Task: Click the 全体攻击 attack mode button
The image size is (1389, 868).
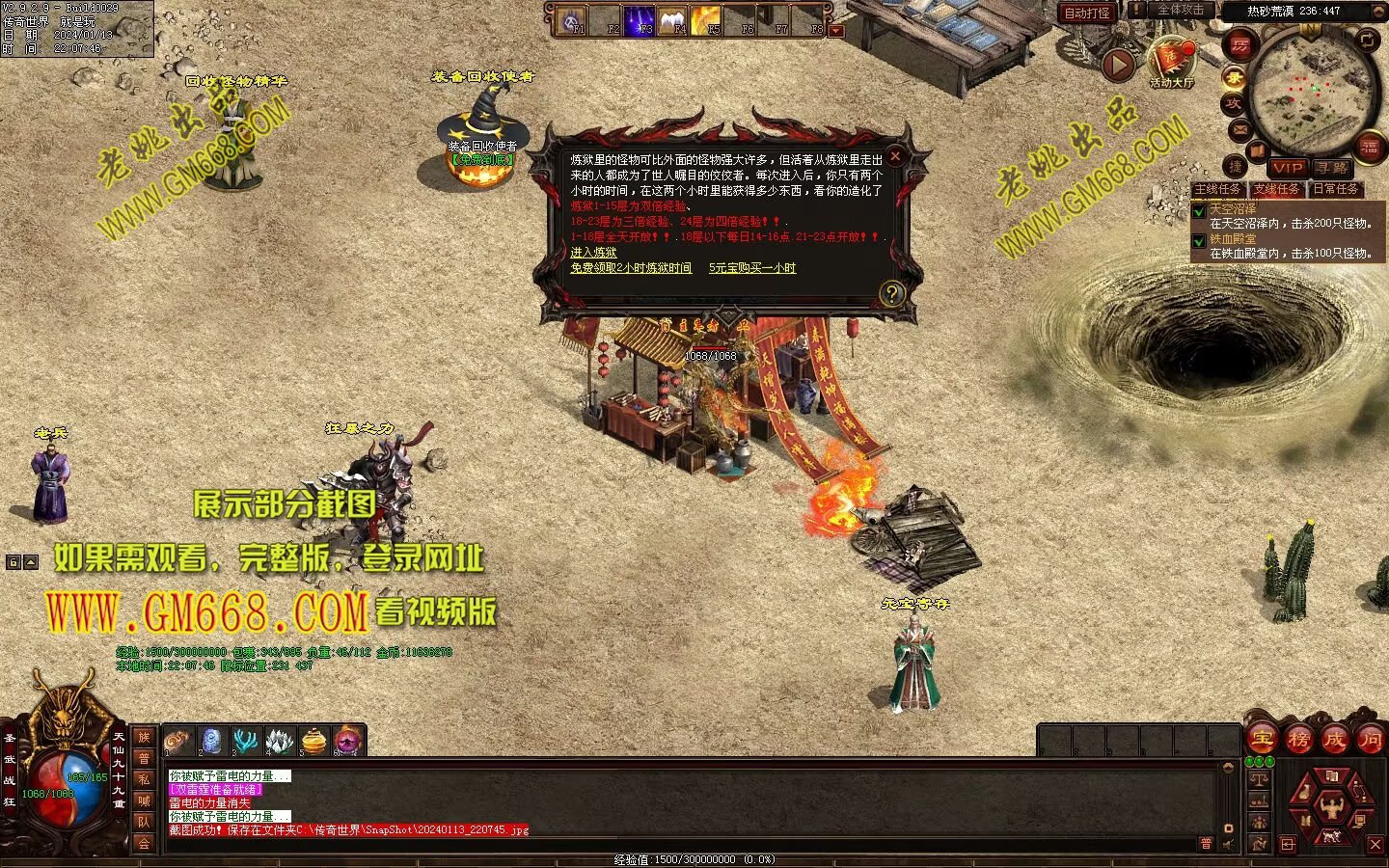Action: 1179,11
